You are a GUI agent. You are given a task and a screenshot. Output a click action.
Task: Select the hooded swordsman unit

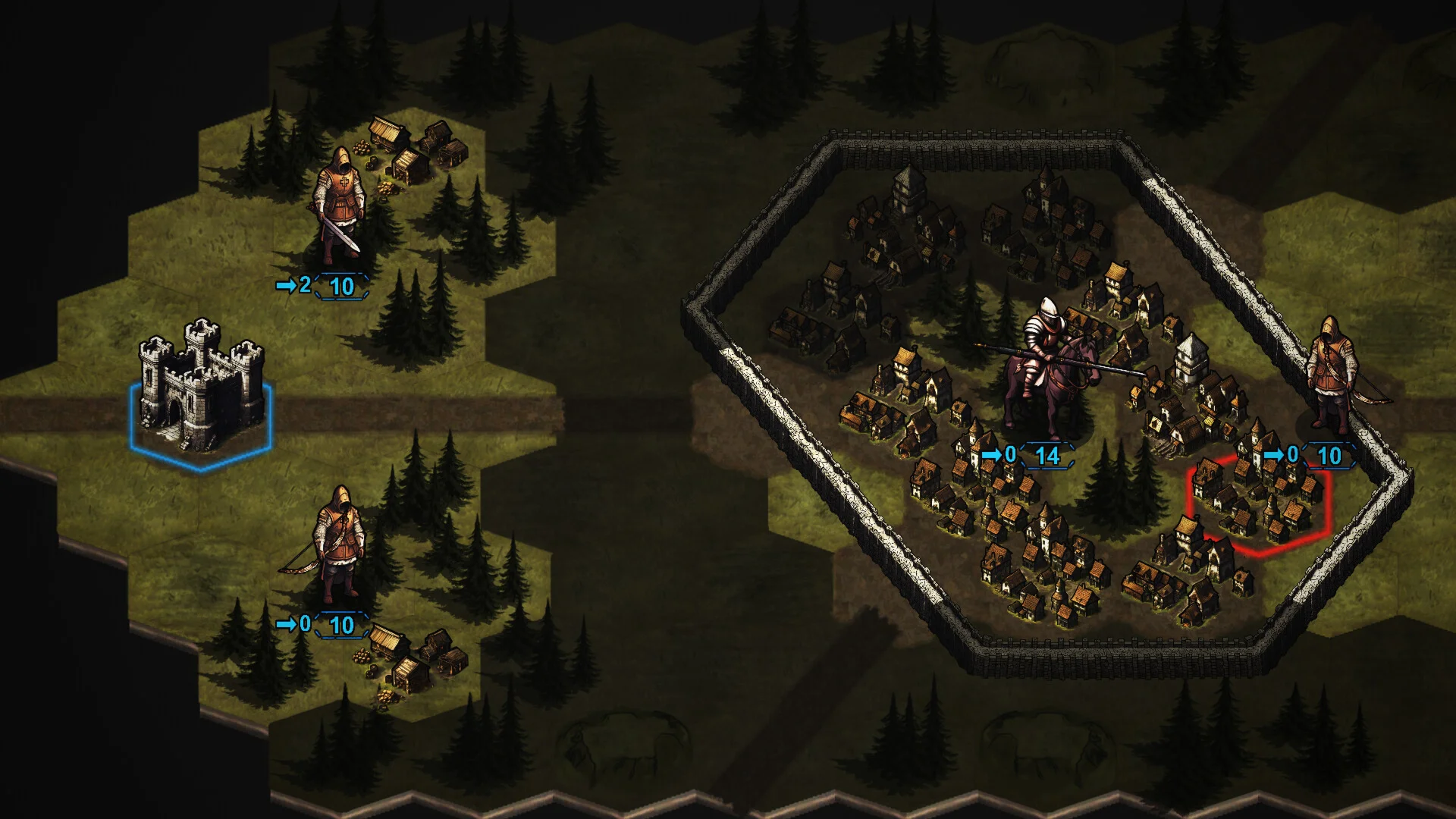[340, 205]
